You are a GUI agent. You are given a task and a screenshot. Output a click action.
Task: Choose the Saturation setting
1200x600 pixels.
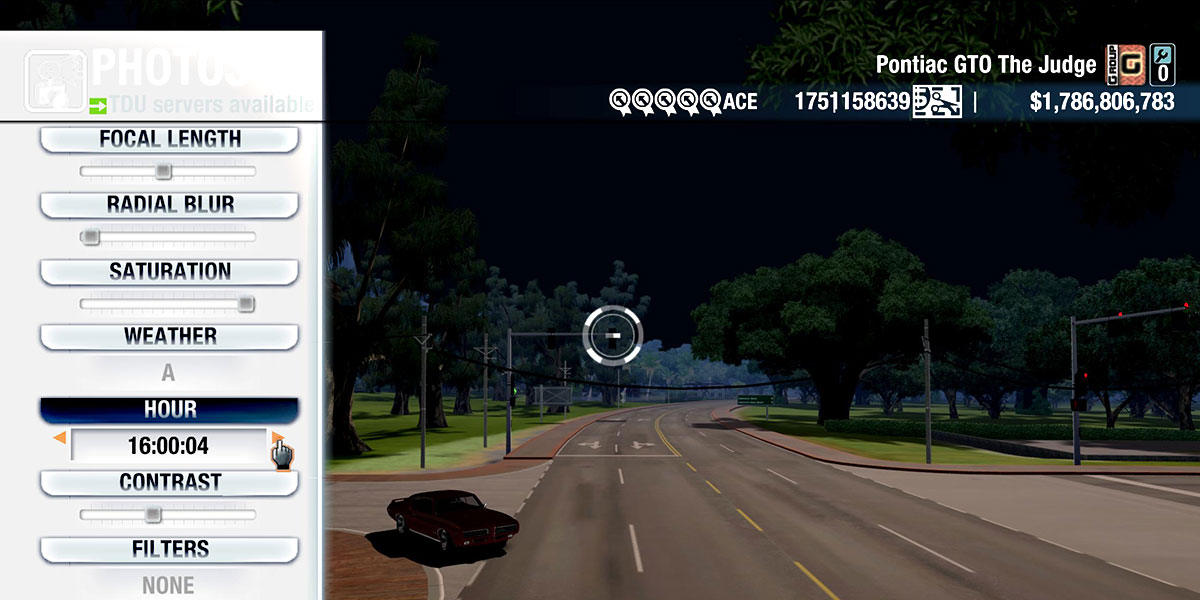point(169,271)
